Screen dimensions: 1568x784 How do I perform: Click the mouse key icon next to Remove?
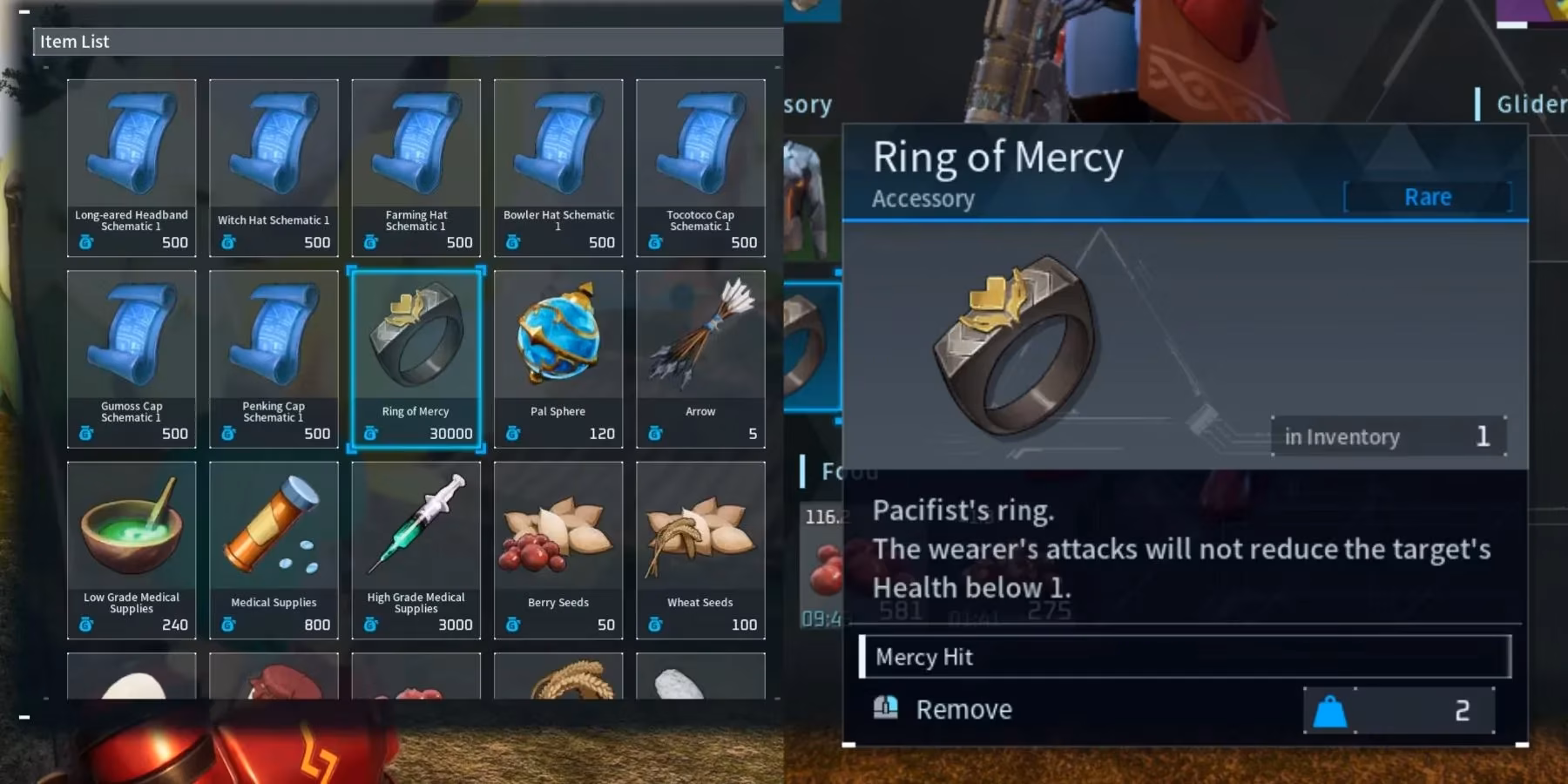click(887, 708)
